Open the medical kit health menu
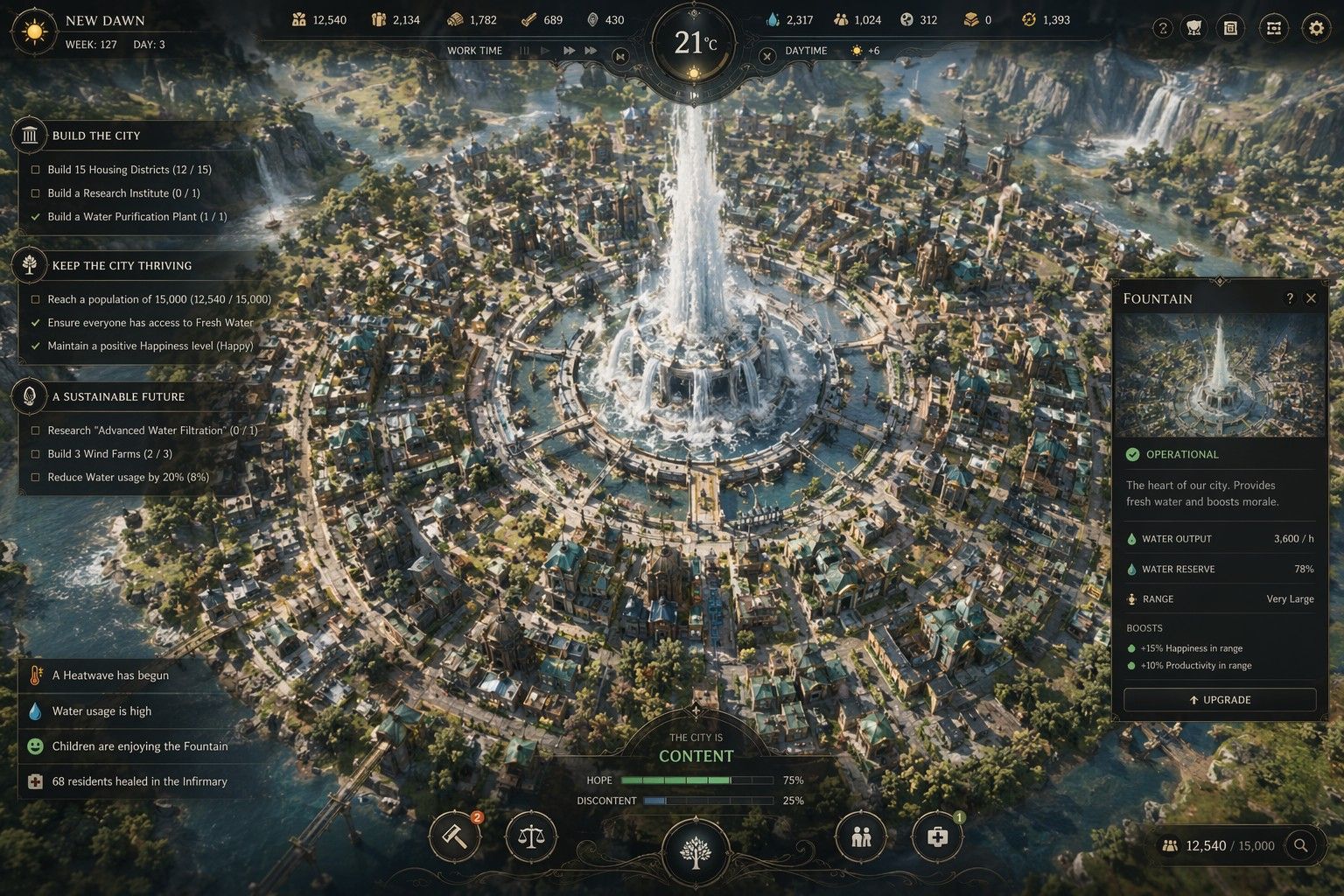The image size is (1344, 896). (x=937, y=837)
